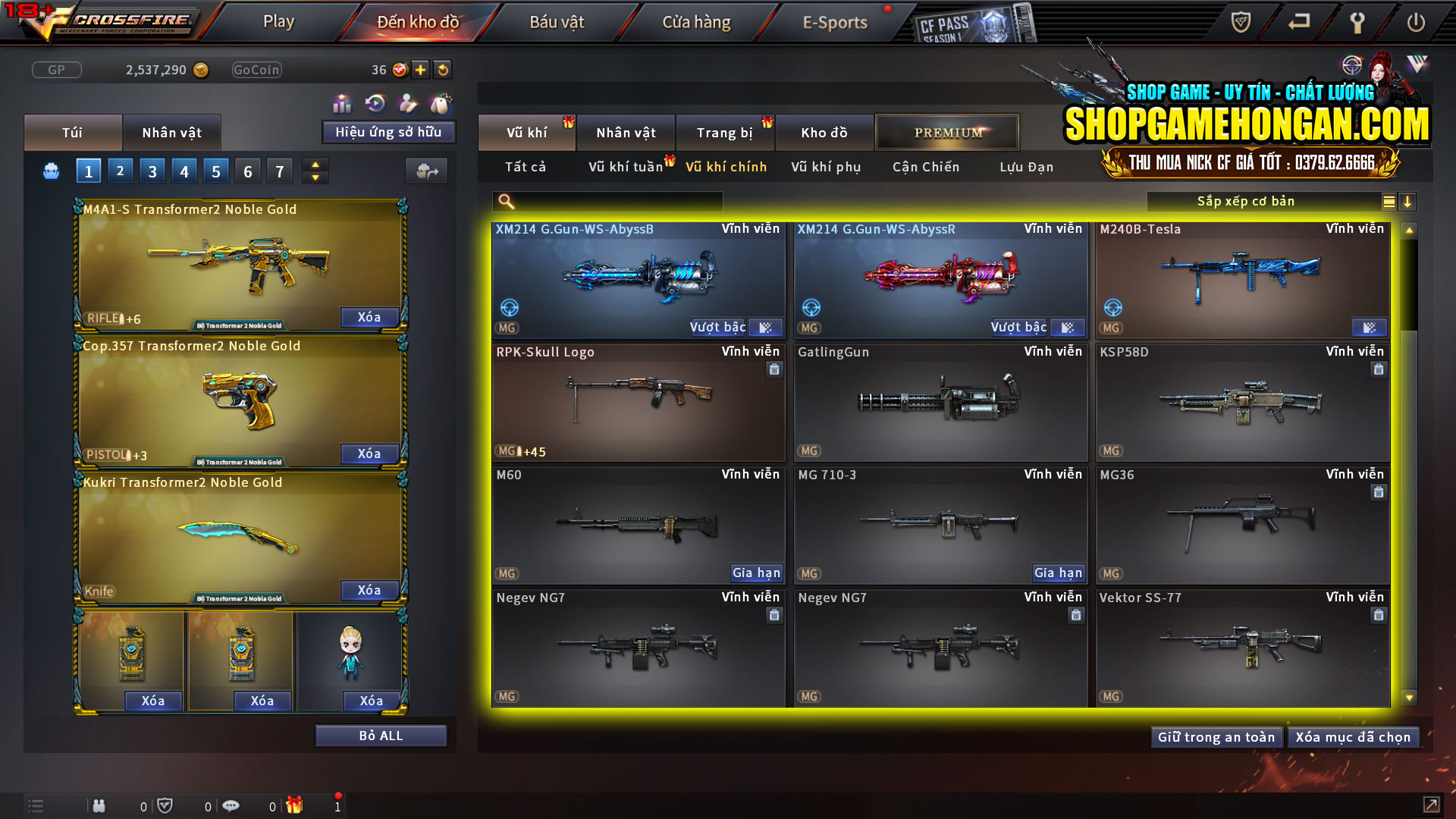
Task: Open the friends icon on bottom status bar
Action: [x=99, y=805]
